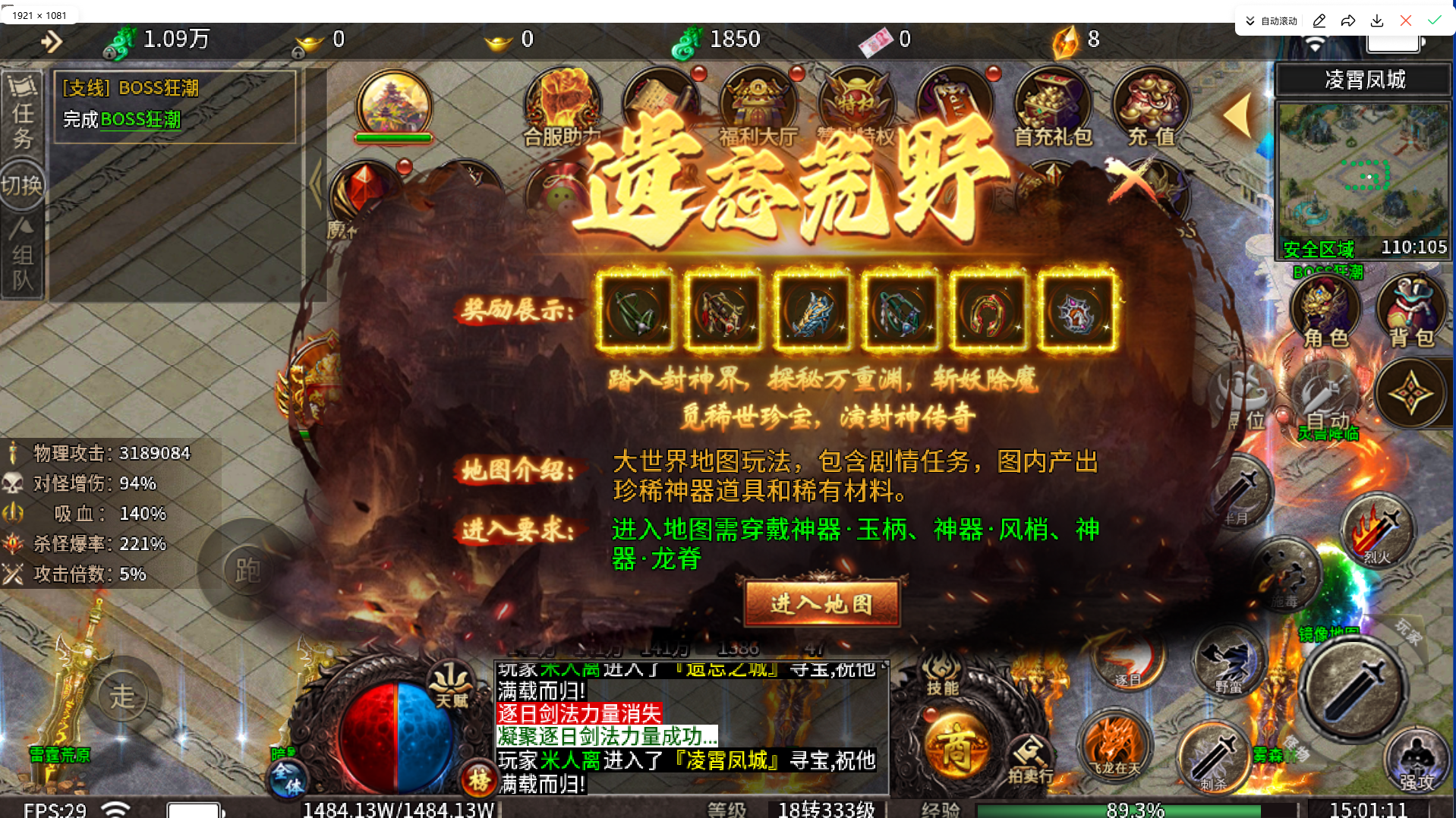
Task: Select the 任务 sidebar tab
Action: click(x=24, y=118)
